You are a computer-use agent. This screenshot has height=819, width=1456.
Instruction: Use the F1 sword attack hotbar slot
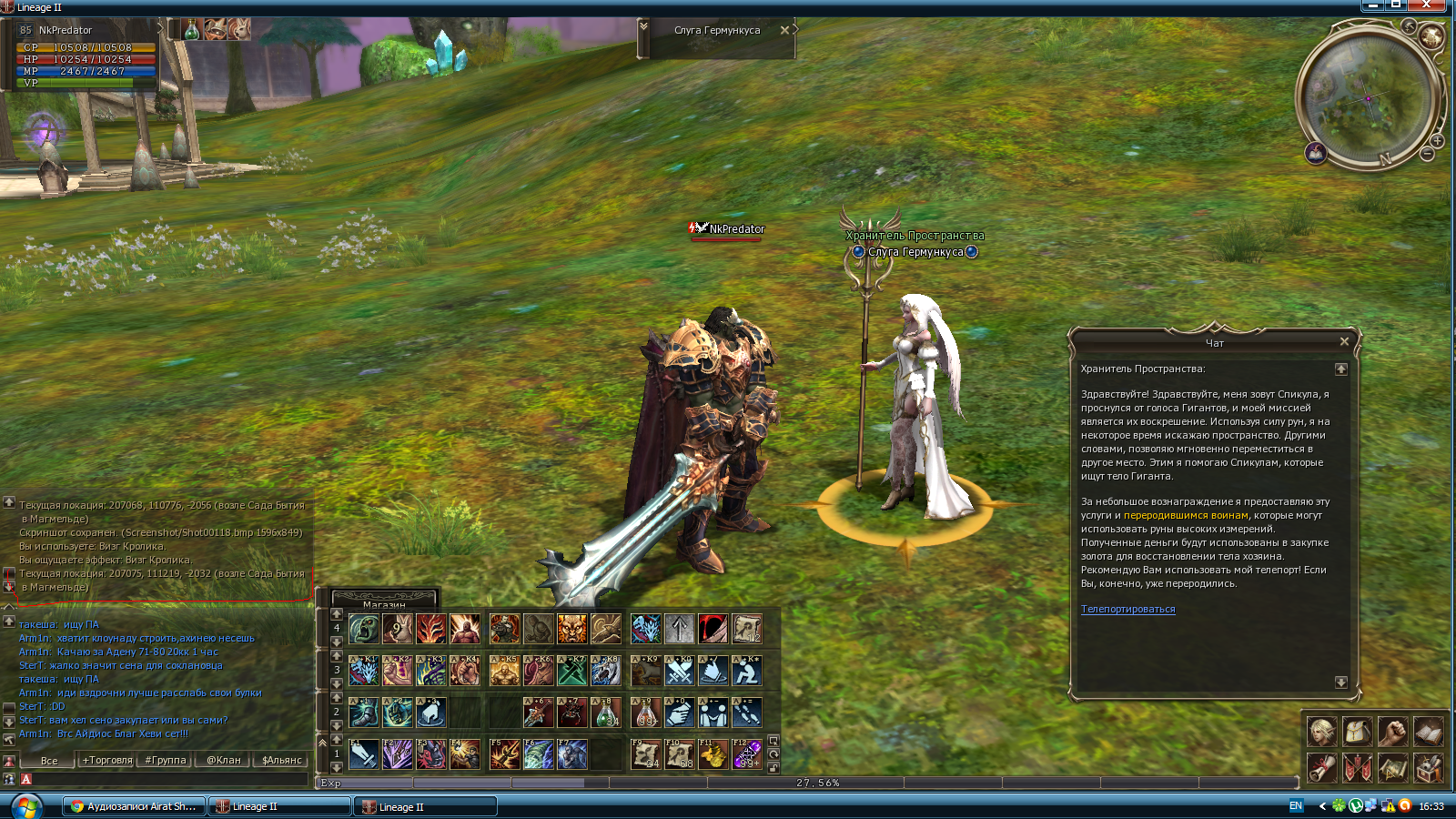363,754
